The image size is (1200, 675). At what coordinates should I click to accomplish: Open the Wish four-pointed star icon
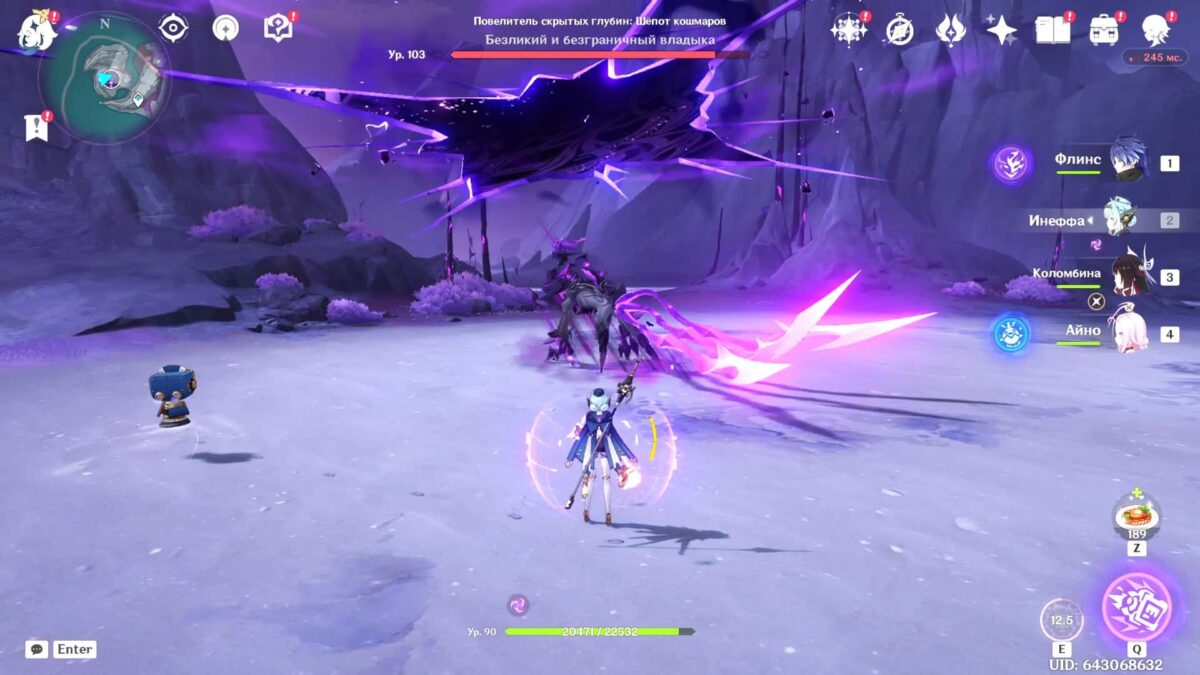pos(1001,30)
